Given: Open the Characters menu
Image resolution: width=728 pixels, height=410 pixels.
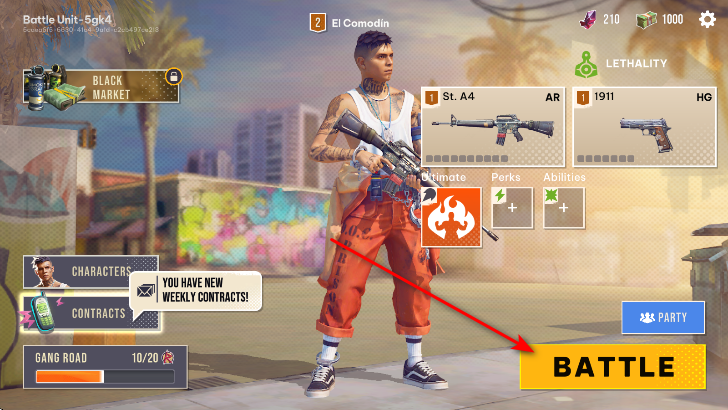Looking at the screenshot, I should point(91,271).
